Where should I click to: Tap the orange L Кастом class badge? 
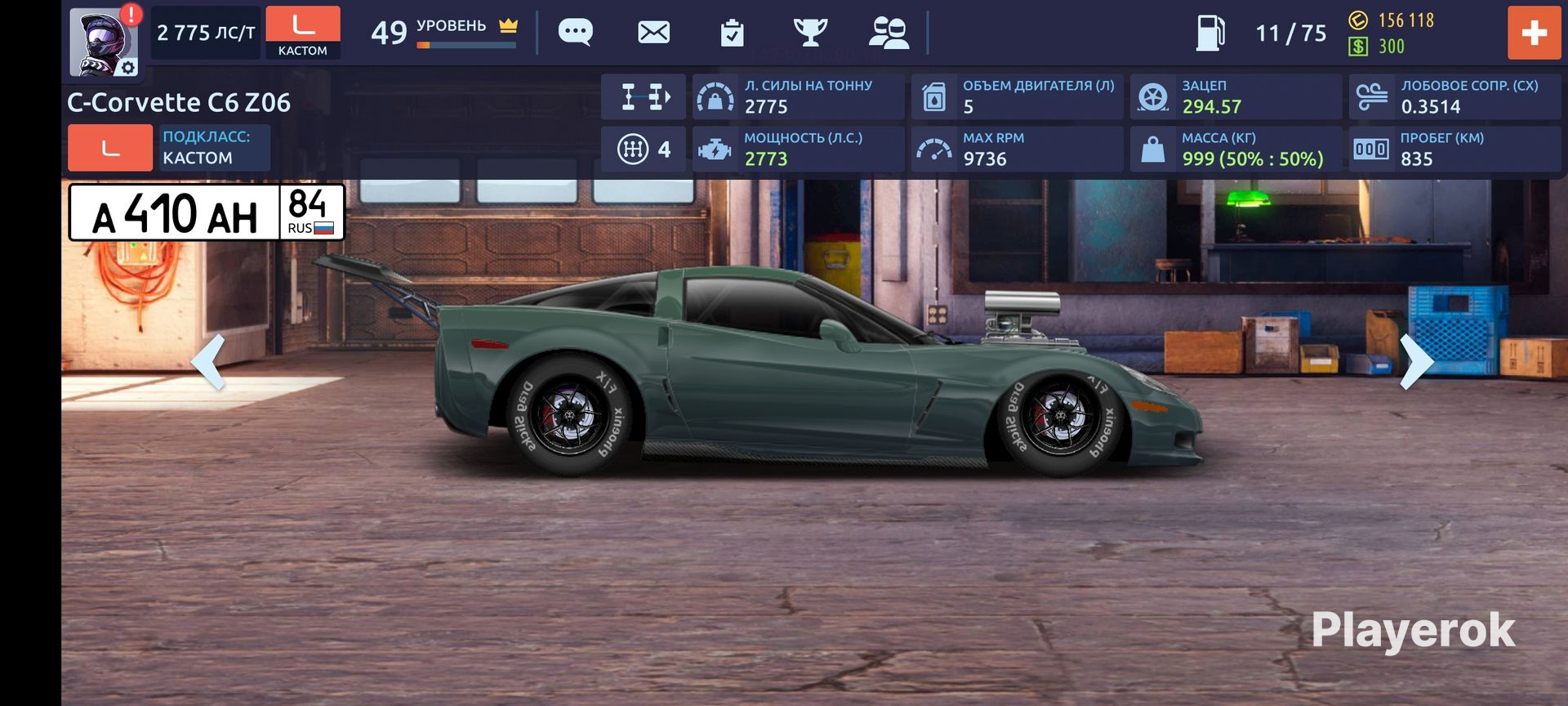pyautogui.click(x=302, y=33)
